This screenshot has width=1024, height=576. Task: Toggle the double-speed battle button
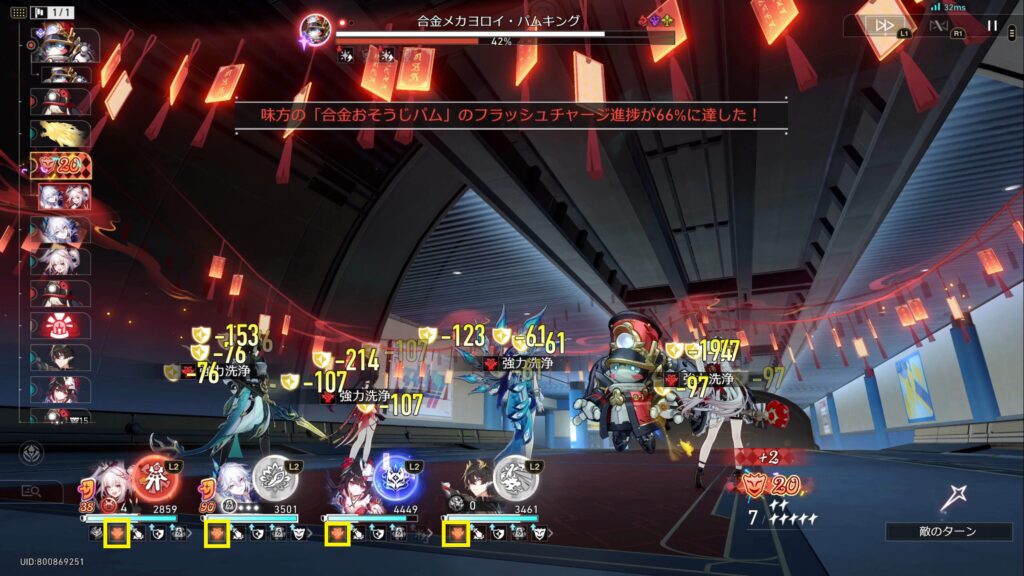884,26
